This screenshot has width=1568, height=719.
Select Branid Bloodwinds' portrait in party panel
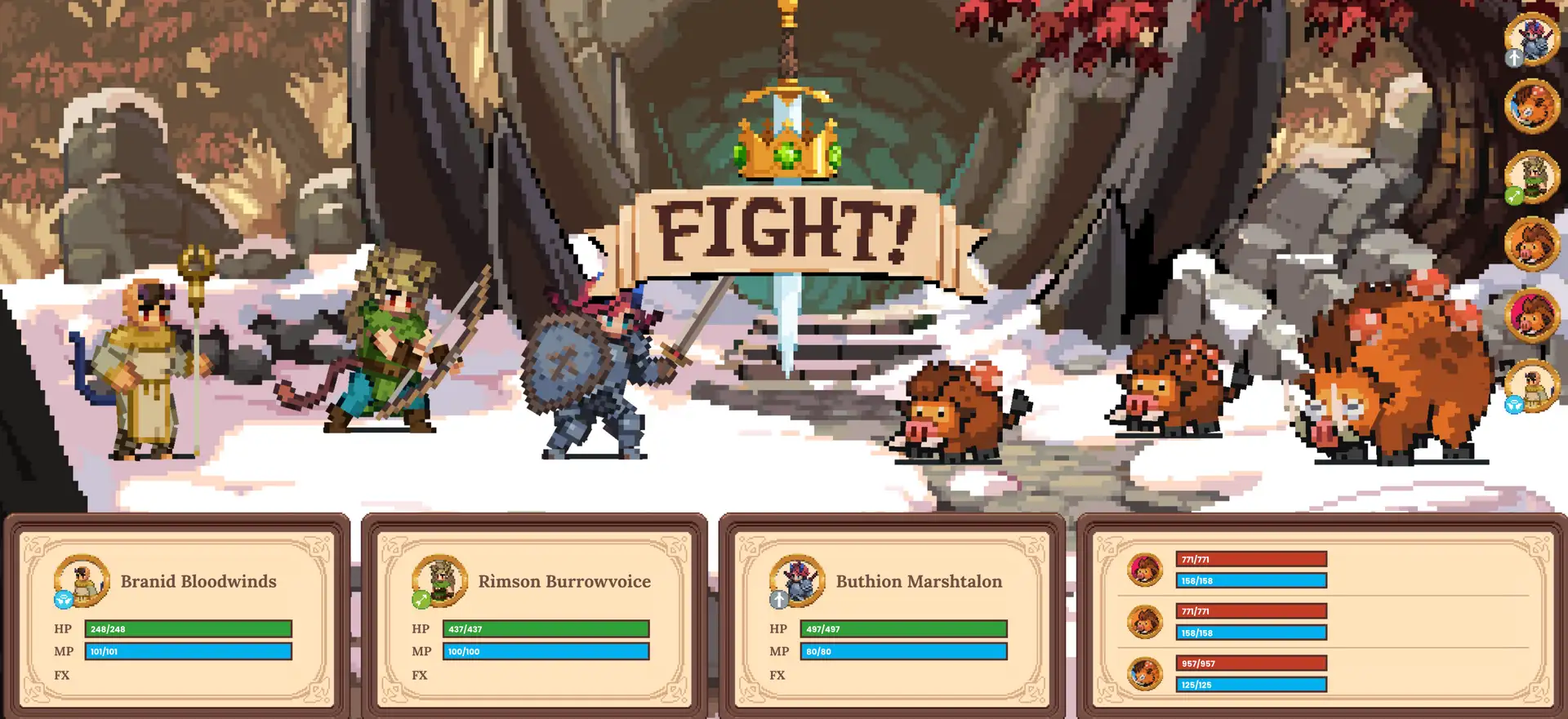click(x=82, y=581)
